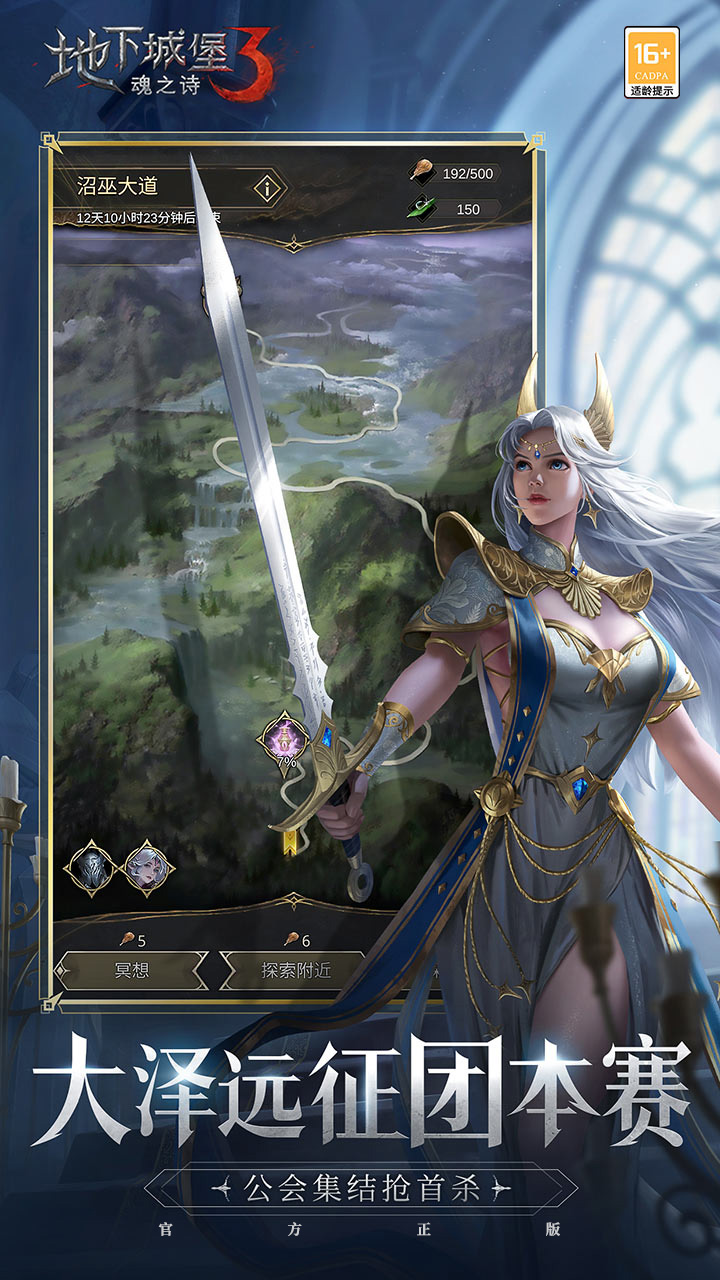Open the purple potion 7% map marker
This screenshot has width=720, height=1280.
285,739
